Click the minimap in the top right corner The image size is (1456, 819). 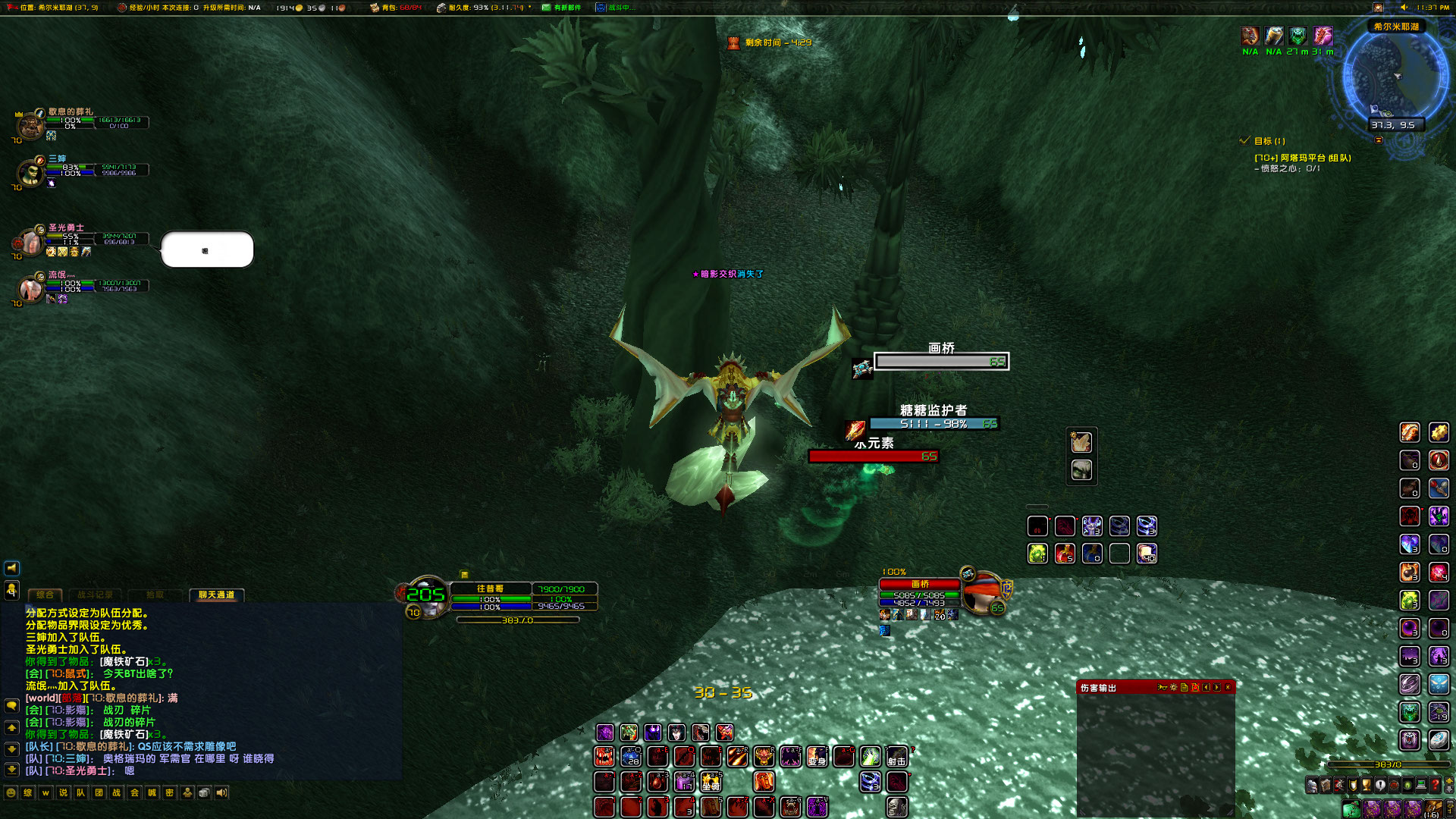point(1395,76)
